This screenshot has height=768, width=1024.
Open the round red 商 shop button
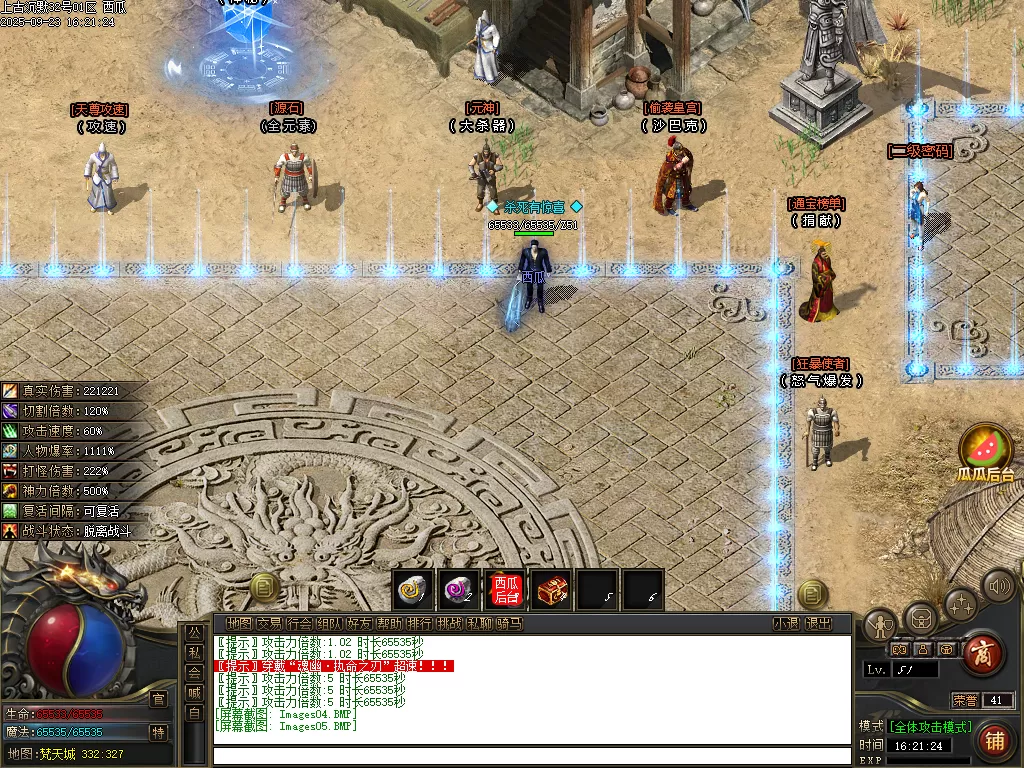(982, 655)
